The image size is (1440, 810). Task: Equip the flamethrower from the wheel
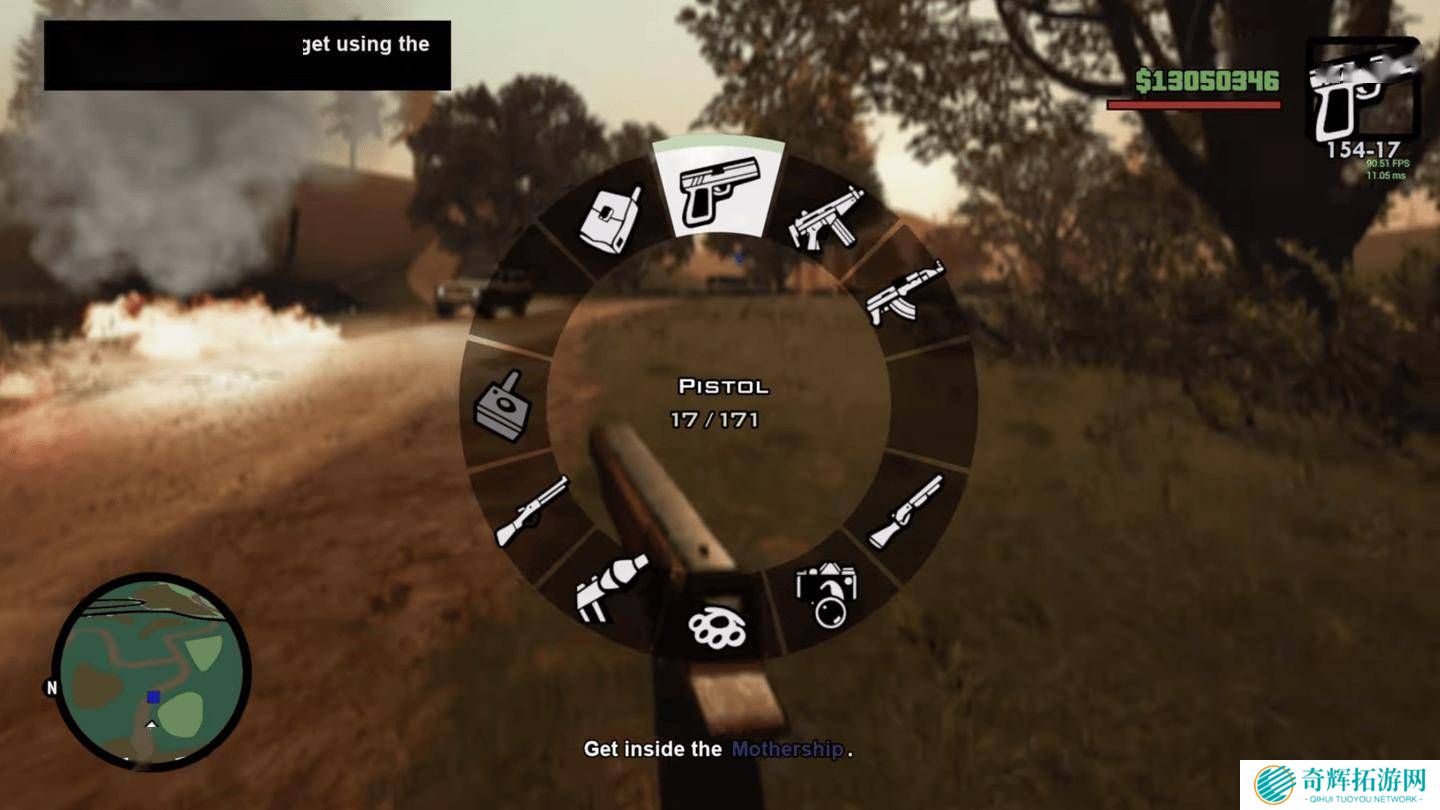[610, 588]
